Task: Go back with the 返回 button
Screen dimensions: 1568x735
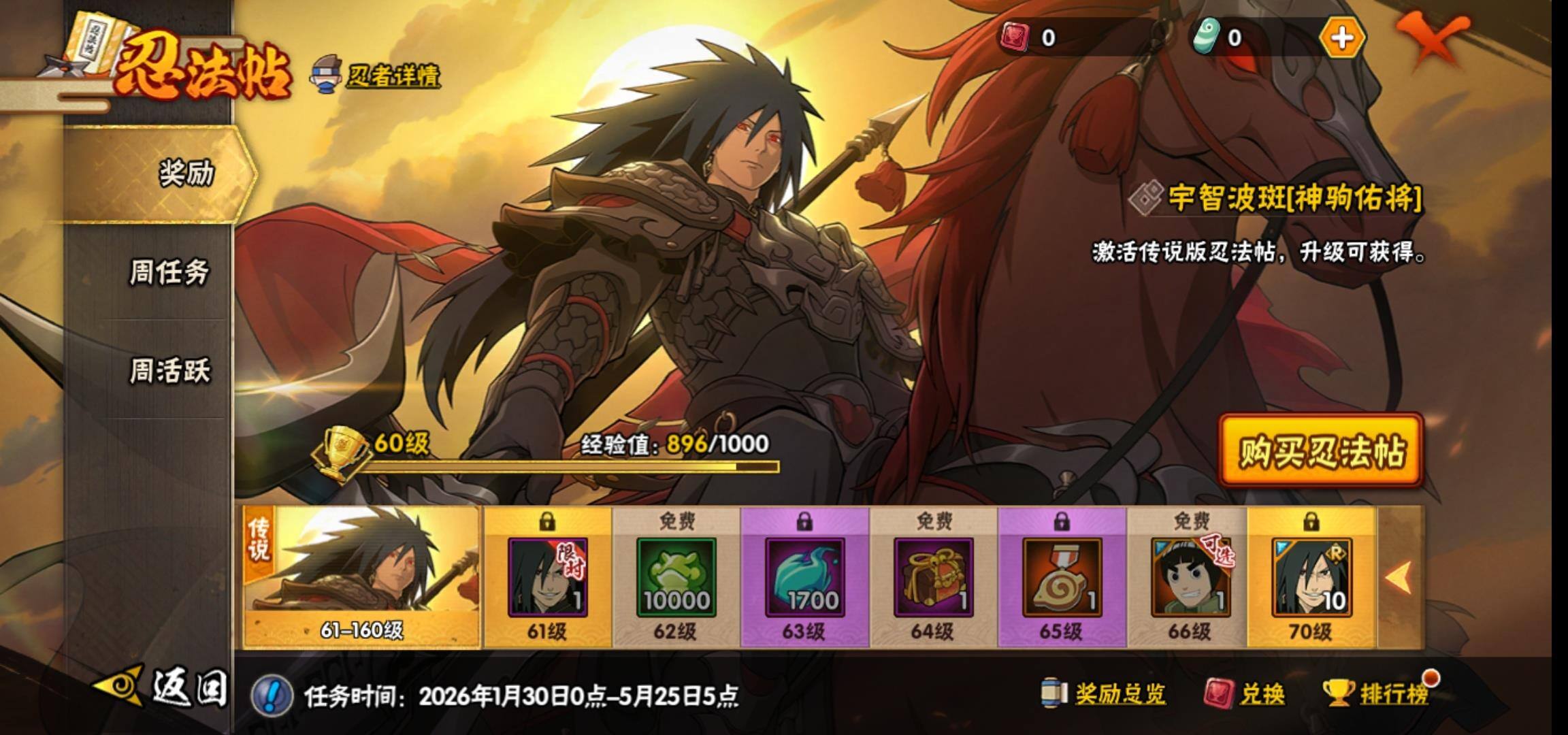Action: point(163,687)
